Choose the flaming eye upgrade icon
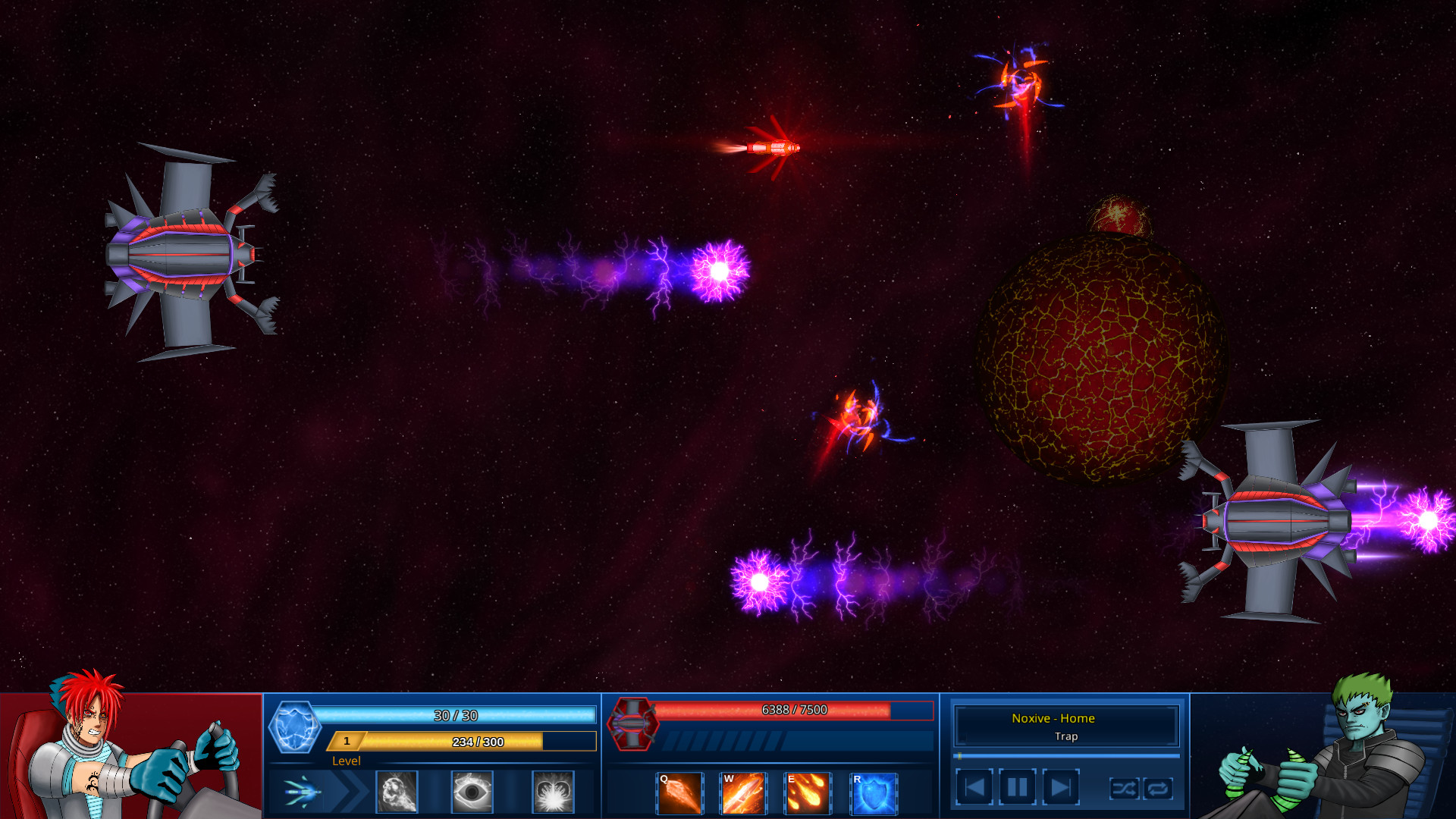 (x=474, y=790)
